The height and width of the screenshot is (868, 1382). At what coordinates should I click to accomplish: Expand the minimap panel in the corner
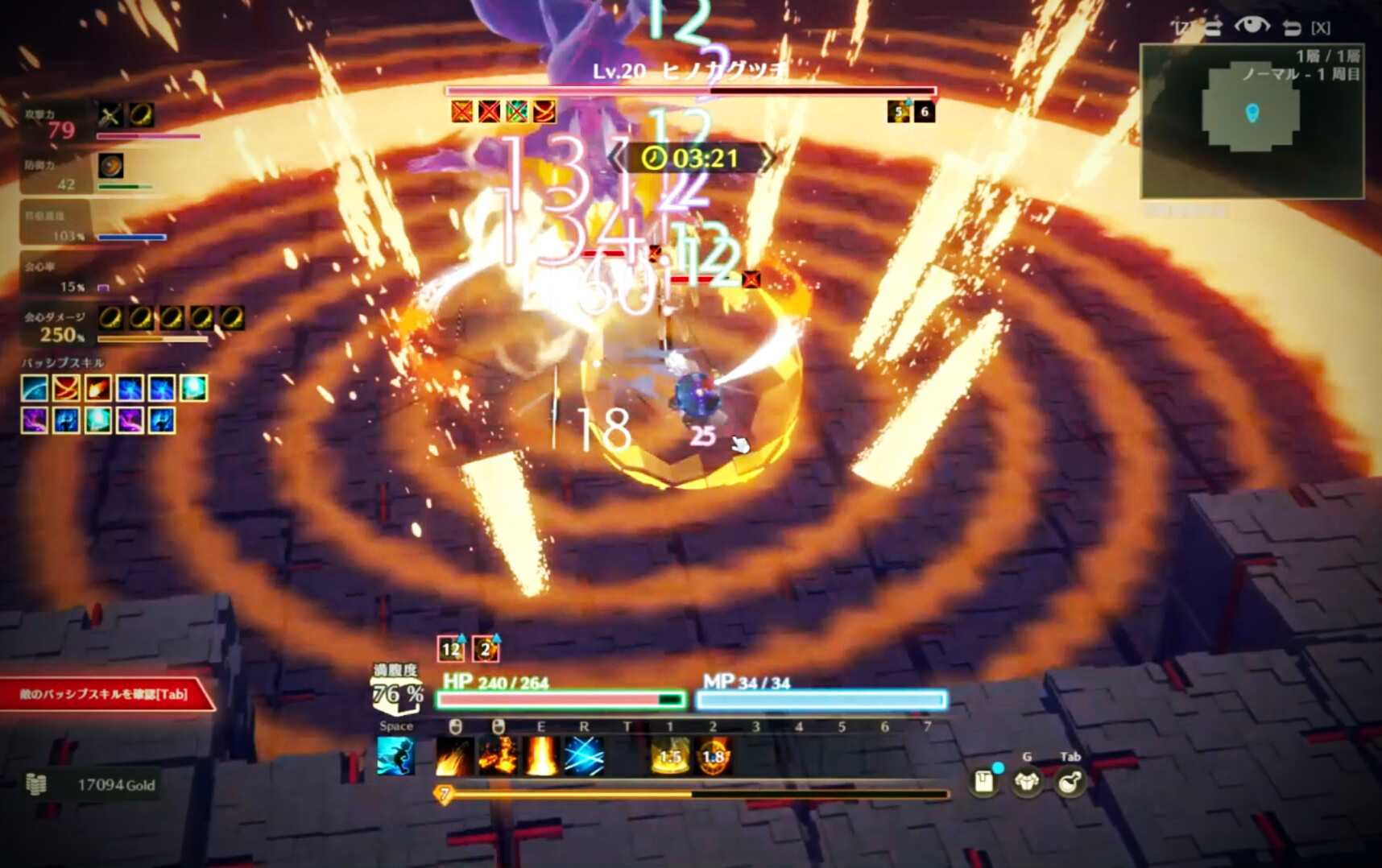click(x=1255, y=121)
